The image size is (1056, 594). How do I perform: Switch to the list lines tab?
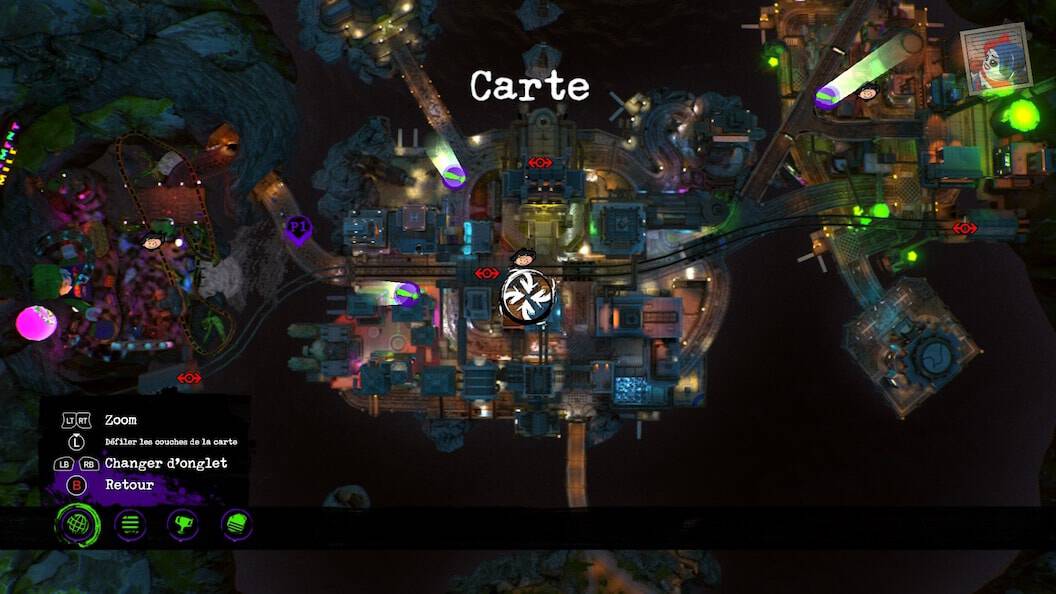[x=130, y=524]
